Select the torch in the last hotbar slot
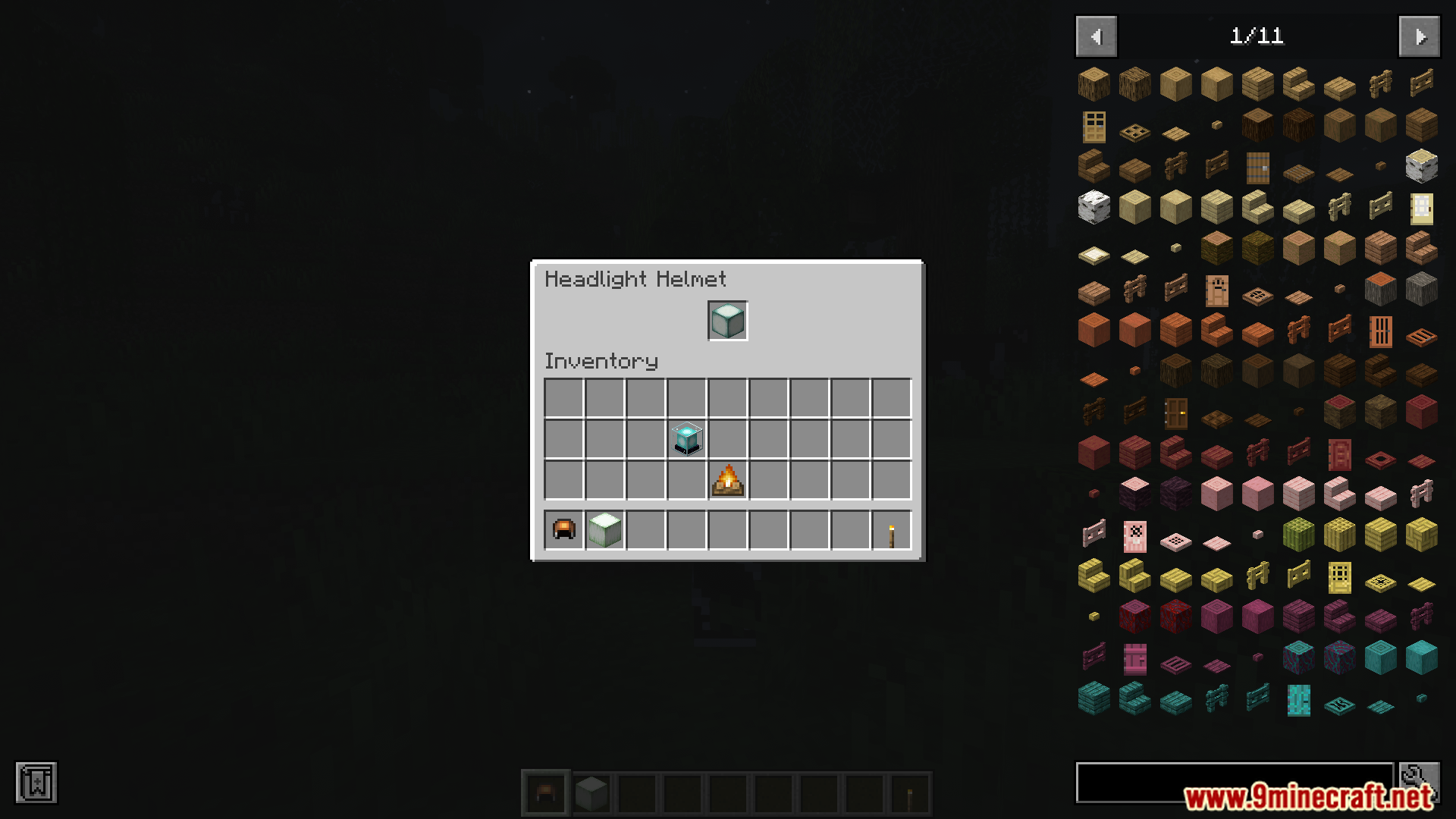The width and height of the screenshot is (1456, 819). click(892, 529)
